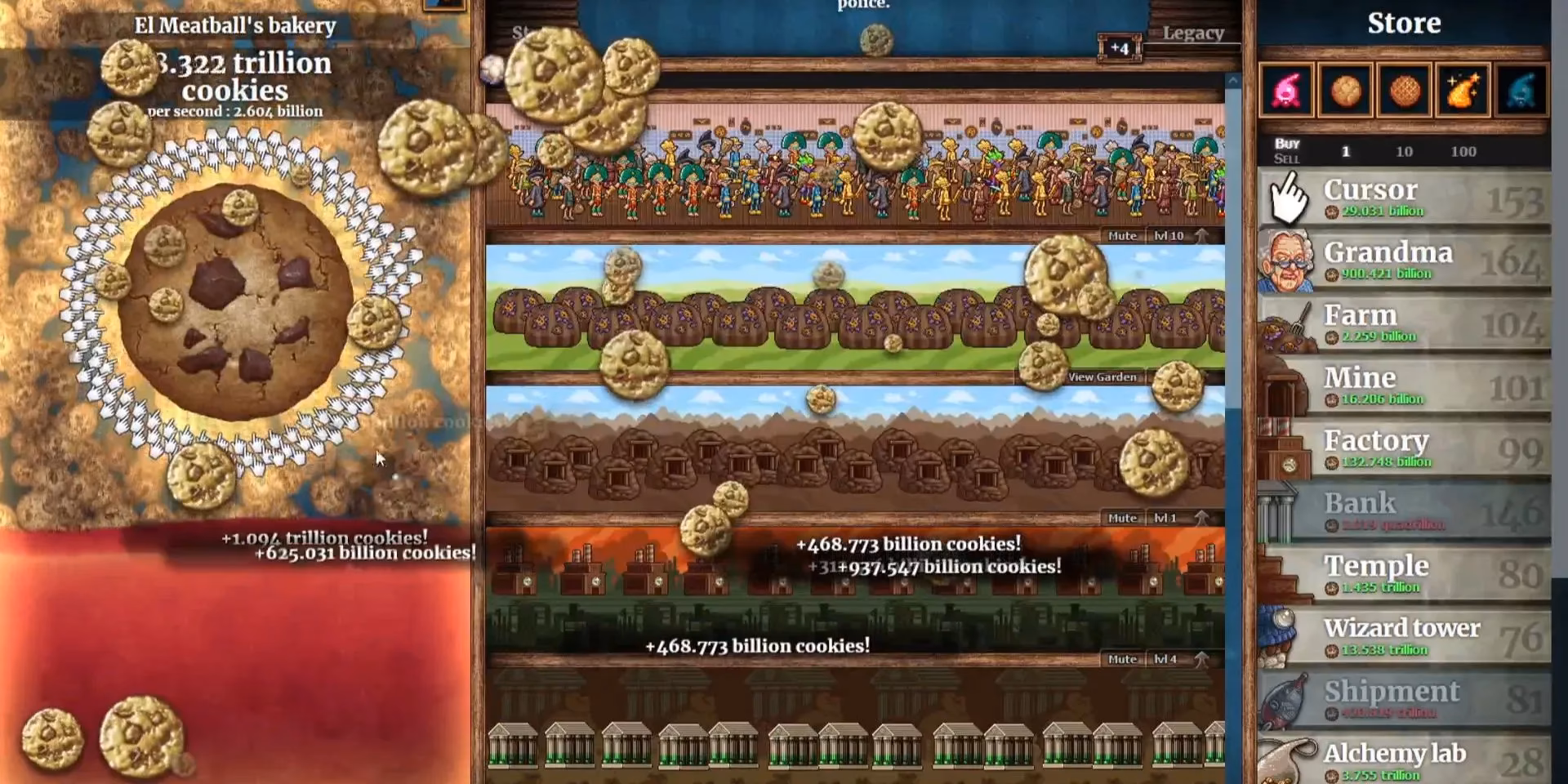
Task: Mute the Grandma building row
Action: coord(1125,235)
